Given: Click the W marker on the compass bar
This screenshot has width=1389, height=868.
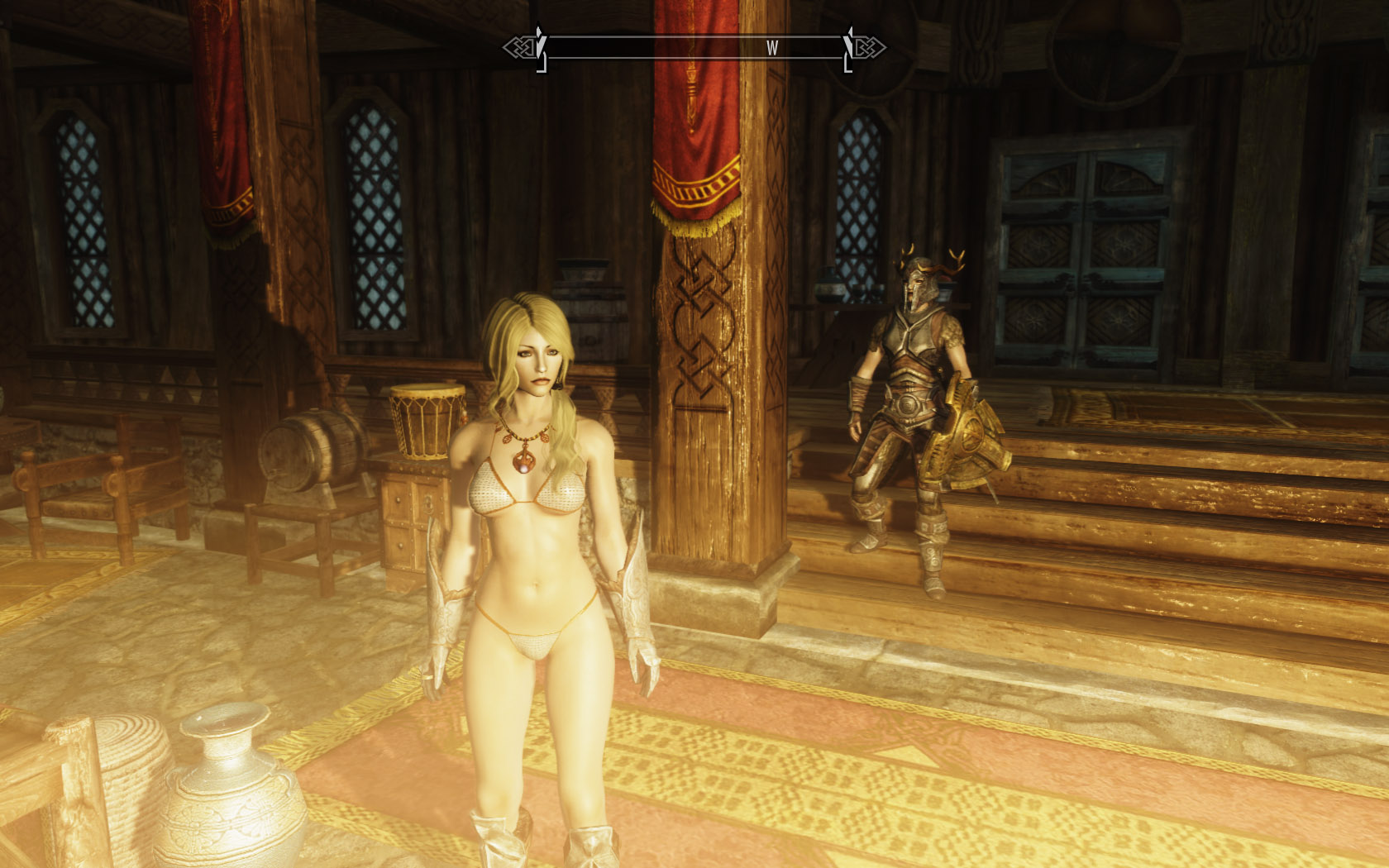Looking at the screenshot, I should click(x=771, y=48).
